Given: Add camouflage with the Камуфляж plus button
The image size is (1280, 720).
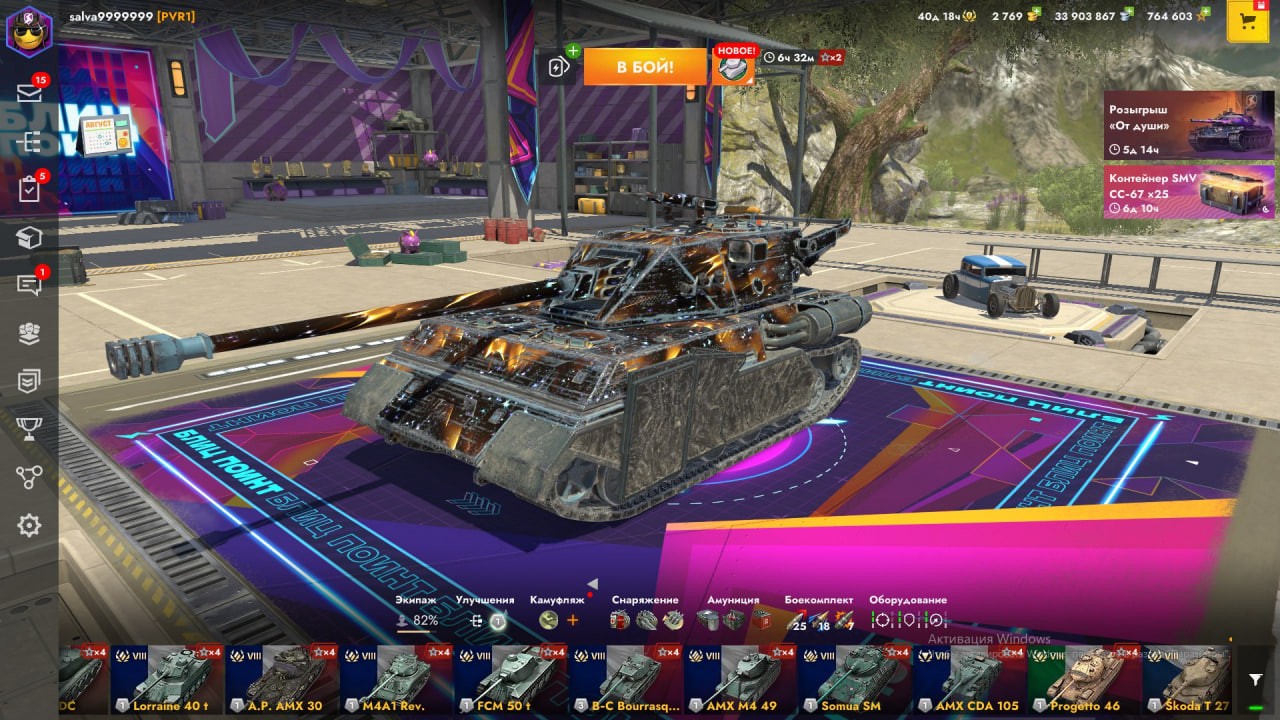Looking at the screenshot, I should pos(573,620).
